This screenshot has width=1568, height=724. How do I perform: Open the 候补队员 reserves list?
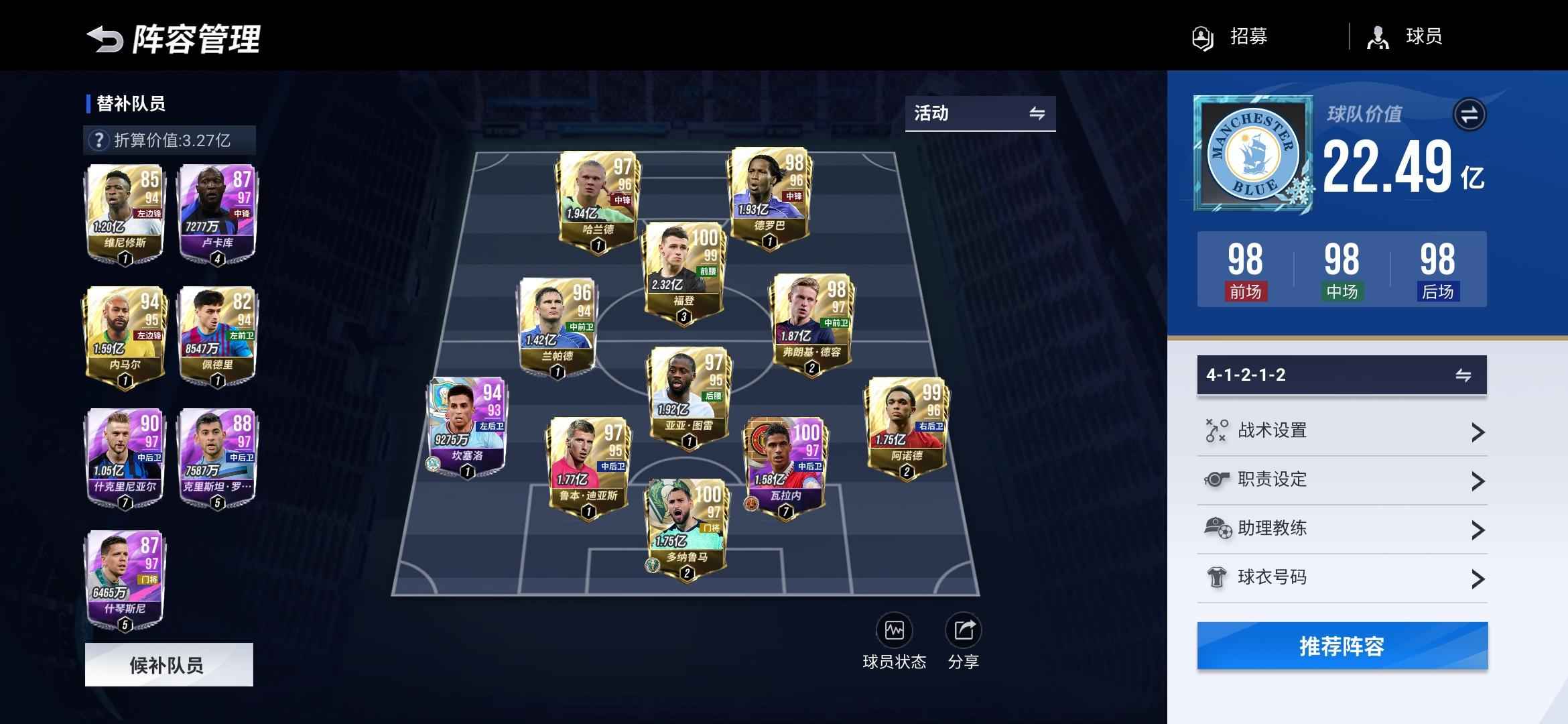coord(169,664)
